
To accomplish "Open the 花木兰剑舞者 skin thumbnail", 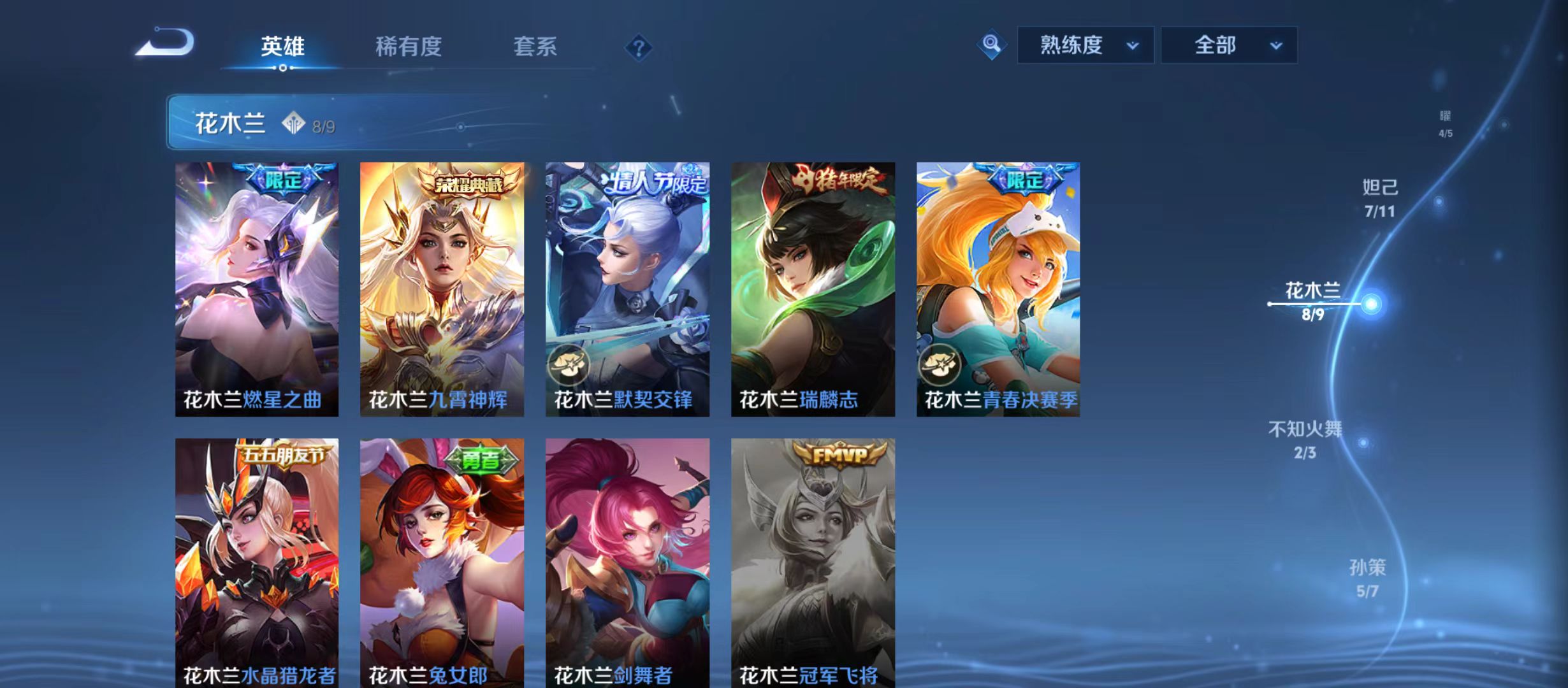I will click(627, 561).
